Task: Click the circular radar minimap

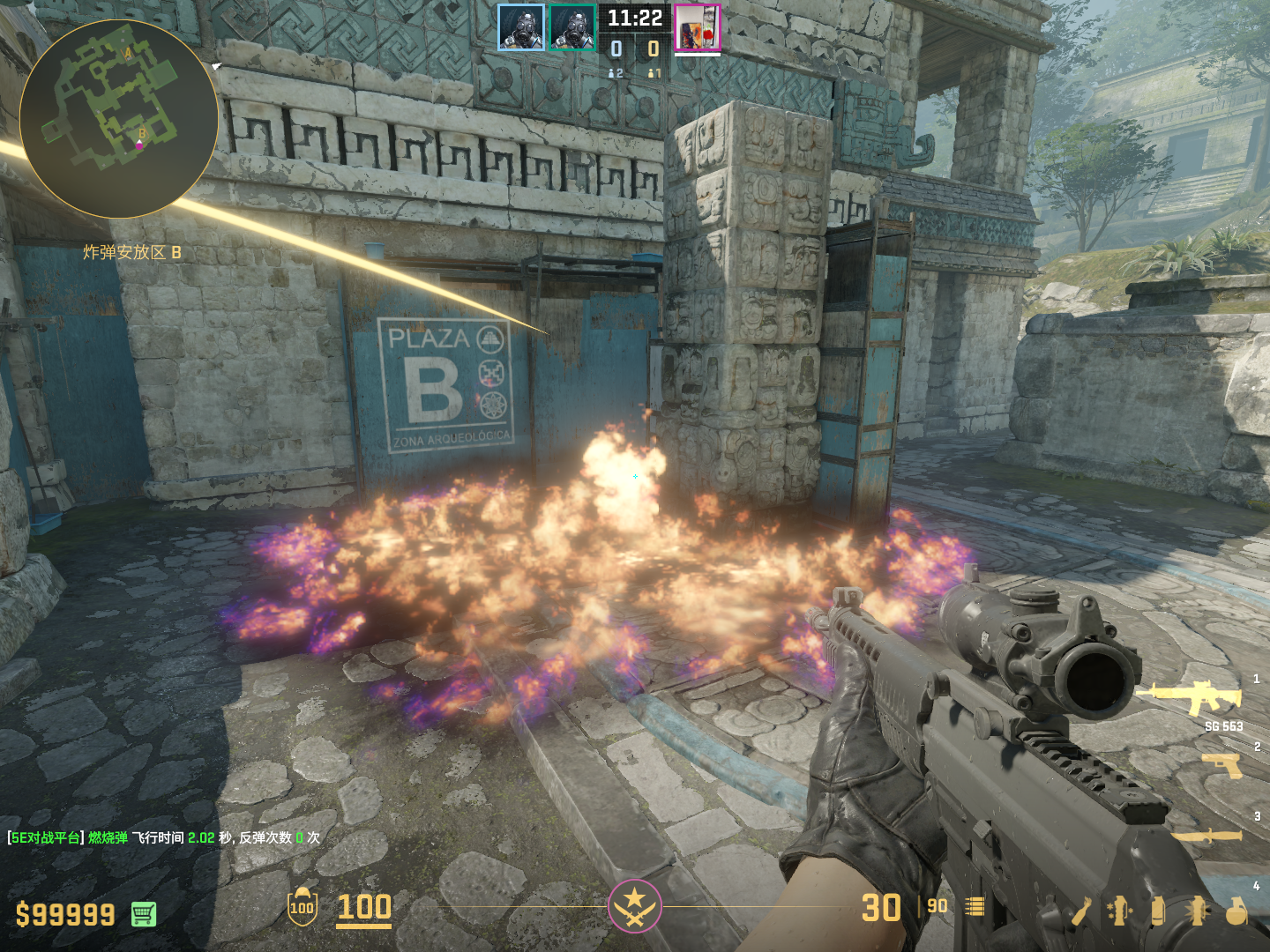Action: pyautogui.click(x=118, y=119)
